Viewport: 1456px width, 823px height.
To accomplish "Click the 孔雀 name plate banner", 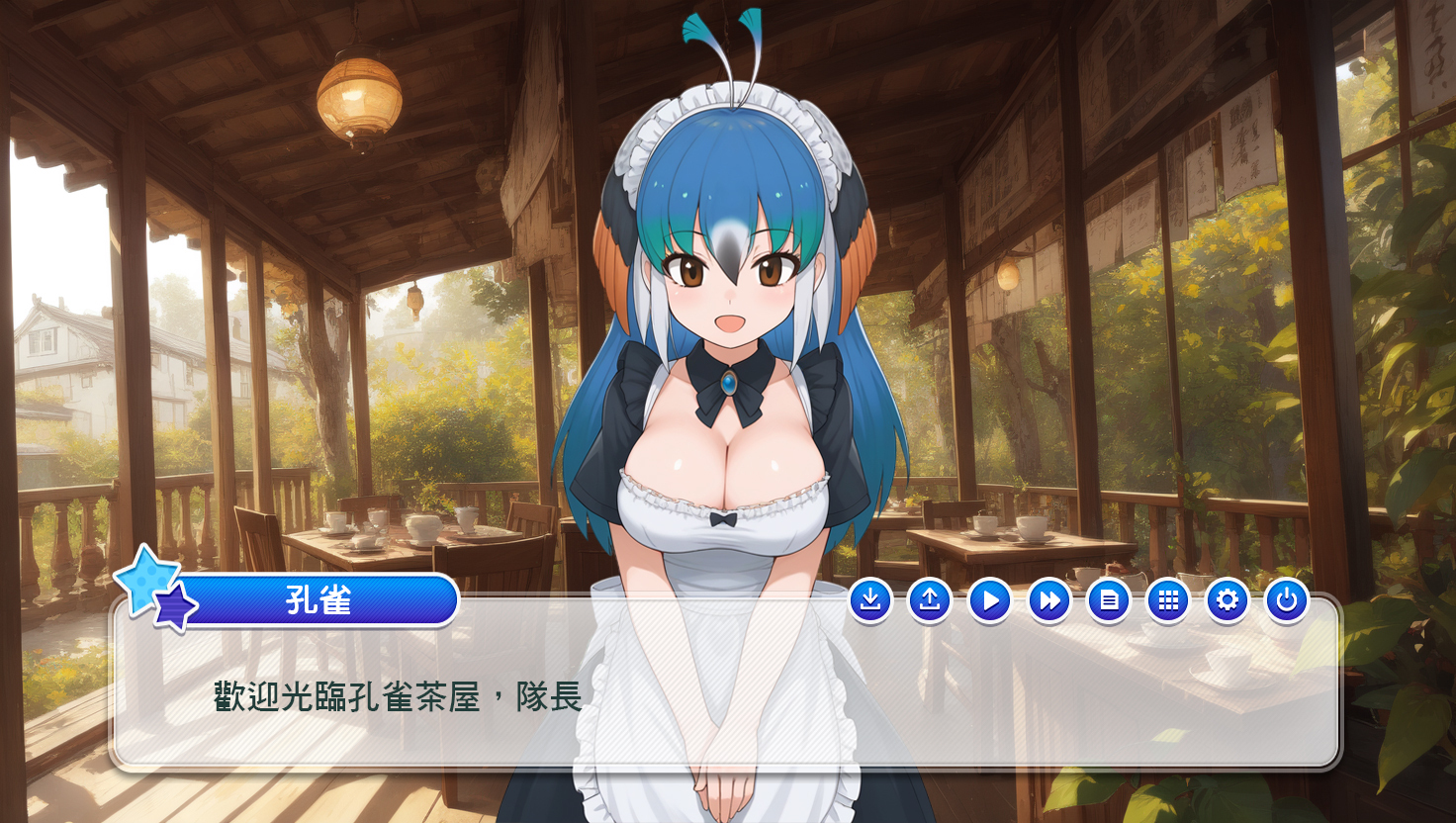I will pos(321,600).
